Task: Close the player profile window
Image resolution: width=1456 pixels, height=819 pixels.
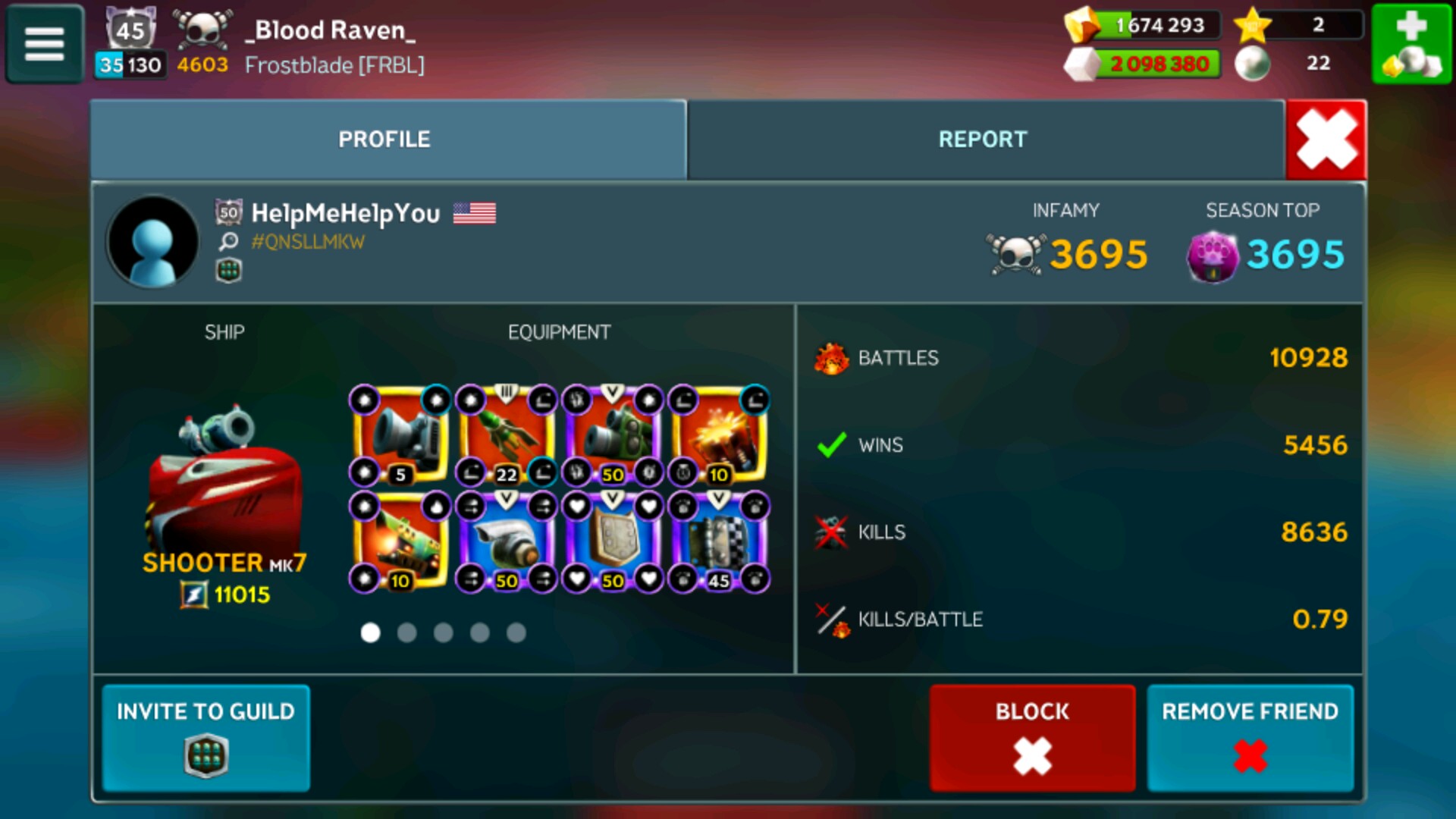Action: (x=1326, y=140)
